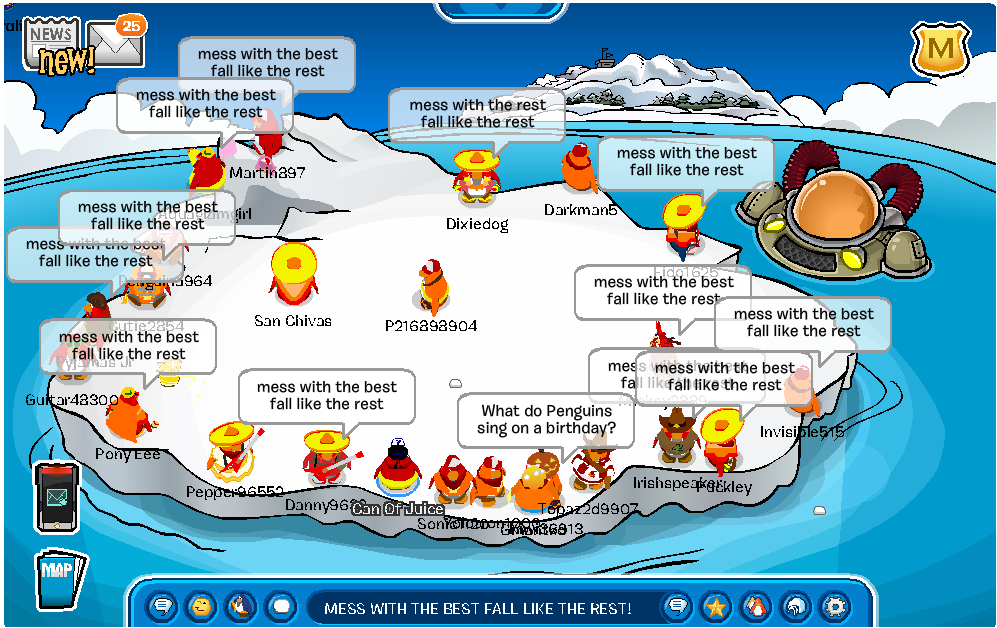Send the typed chat message
The width and height of the screenshot is (997, 628).
(677, 606)
